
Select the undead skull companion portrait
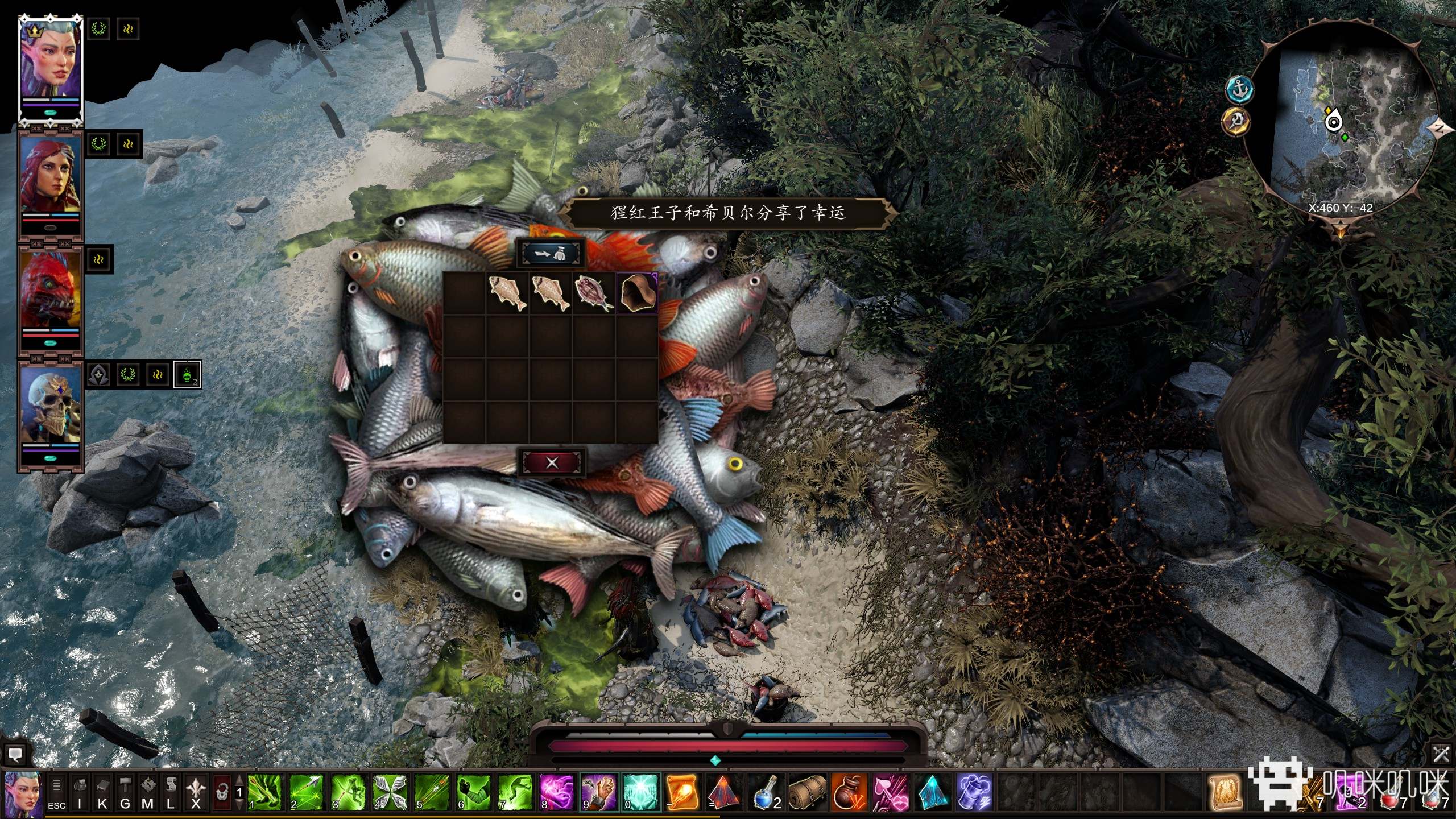pos(50,412)
